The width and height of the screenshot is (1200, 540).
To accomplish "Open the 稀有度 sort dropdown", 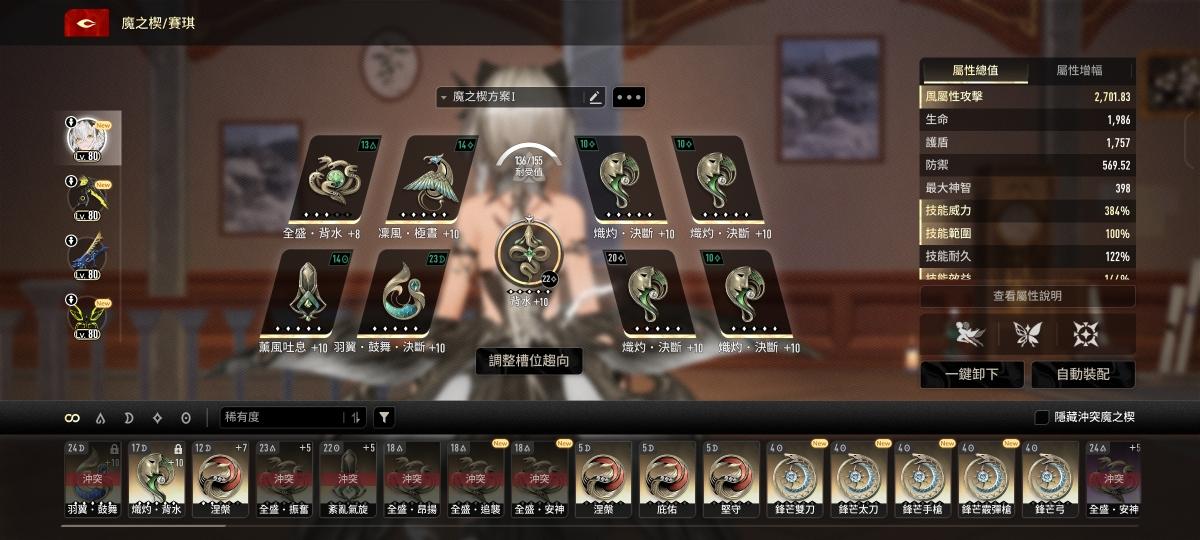I will pyautogui.click(x=285, y=417).
